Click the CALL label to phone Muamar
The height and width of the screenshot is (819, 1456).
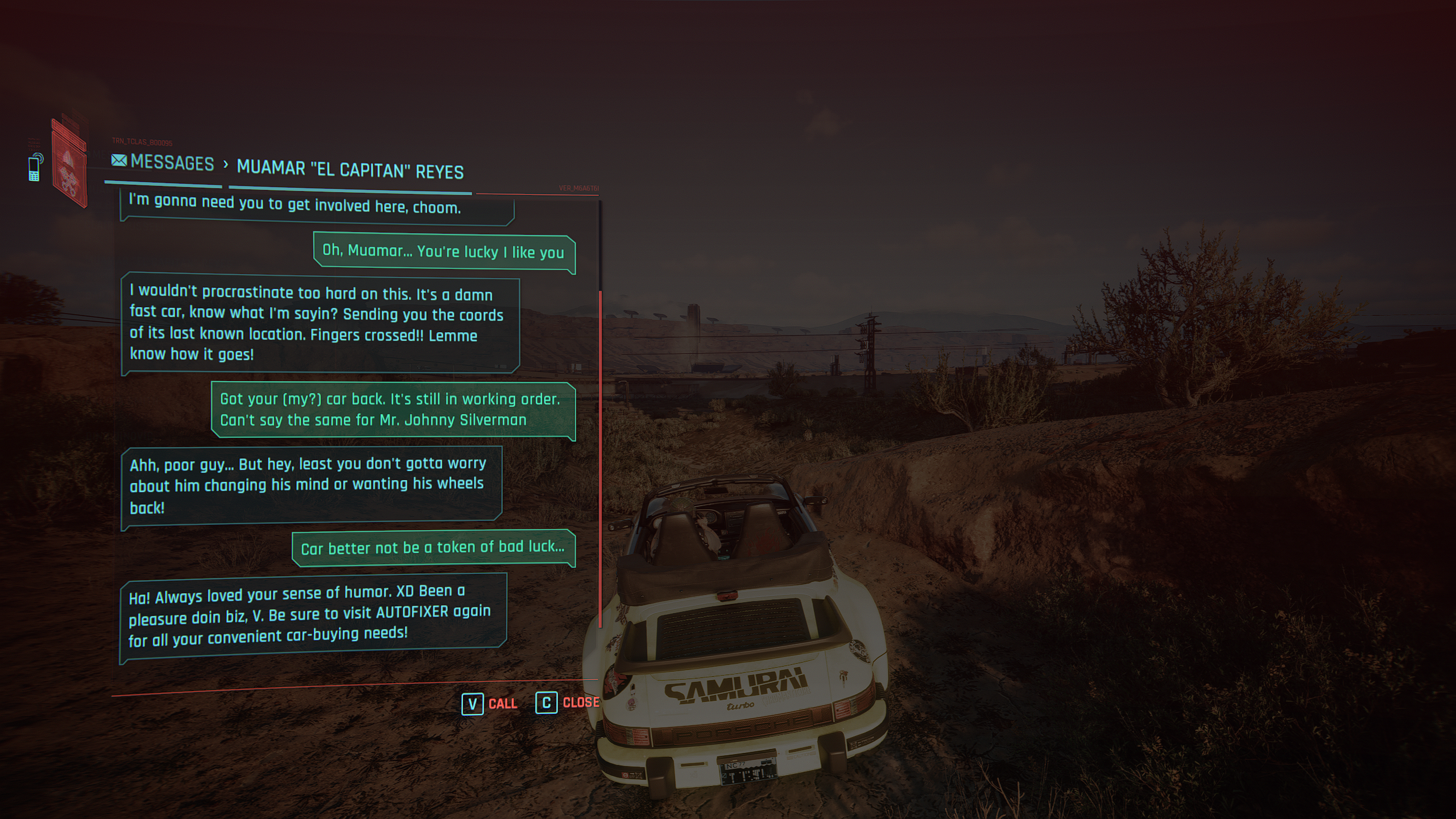coord(502,704)
